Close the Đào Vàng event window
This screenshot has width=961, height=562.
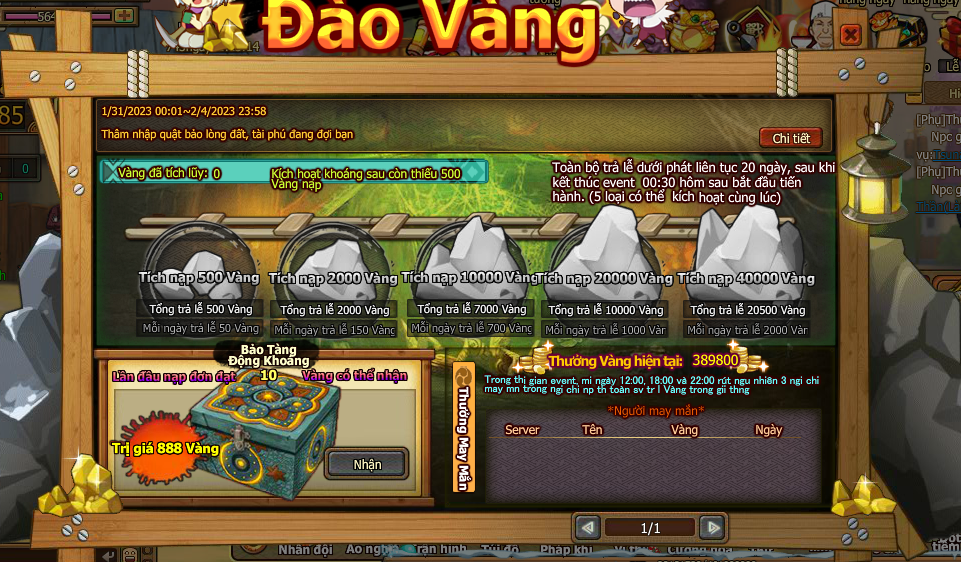pyautogui.click(x=850, y=35)
